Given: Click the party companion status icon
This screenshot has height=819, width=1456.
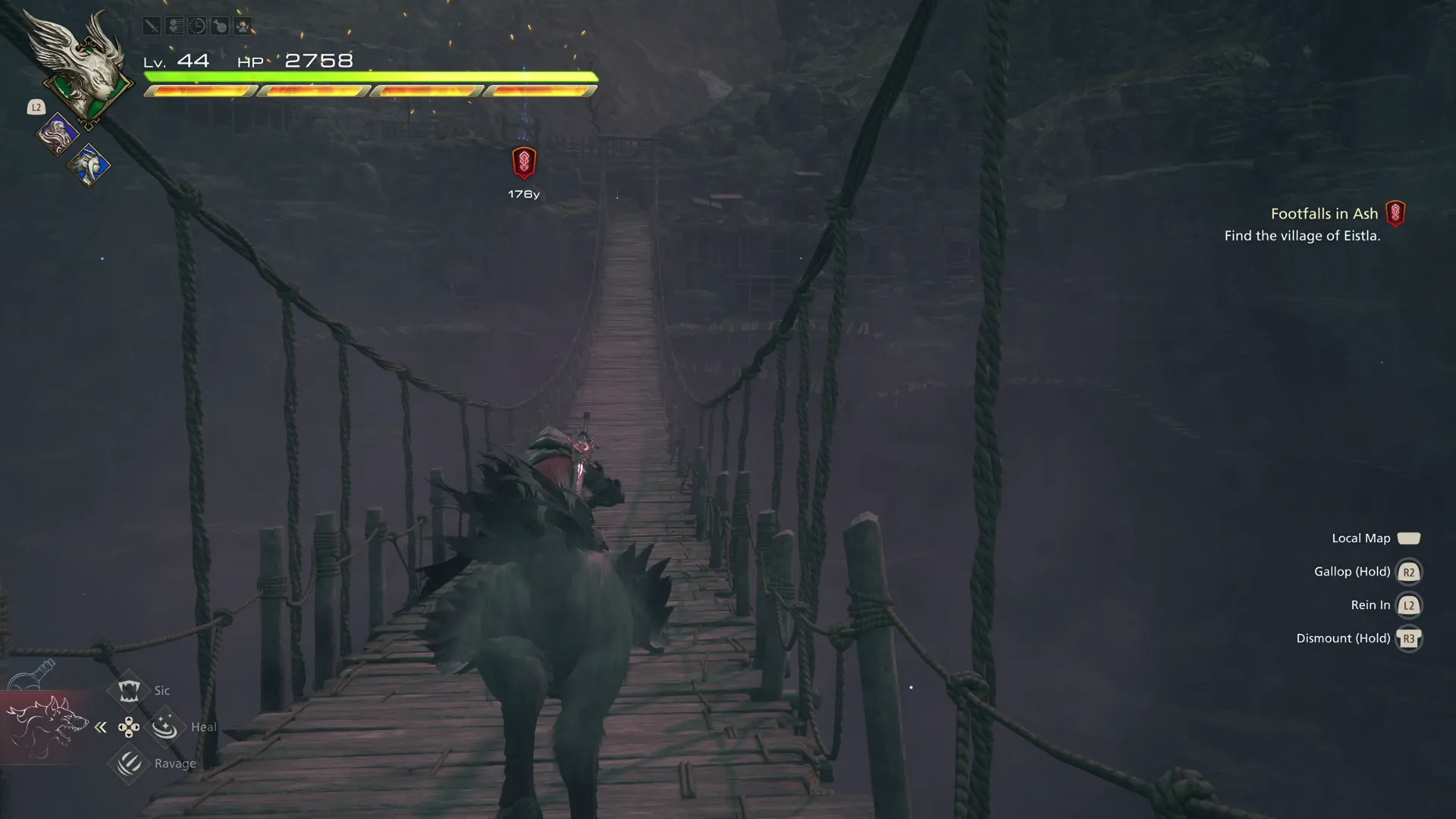Looking at the screenshot, I should click(174, 25).
